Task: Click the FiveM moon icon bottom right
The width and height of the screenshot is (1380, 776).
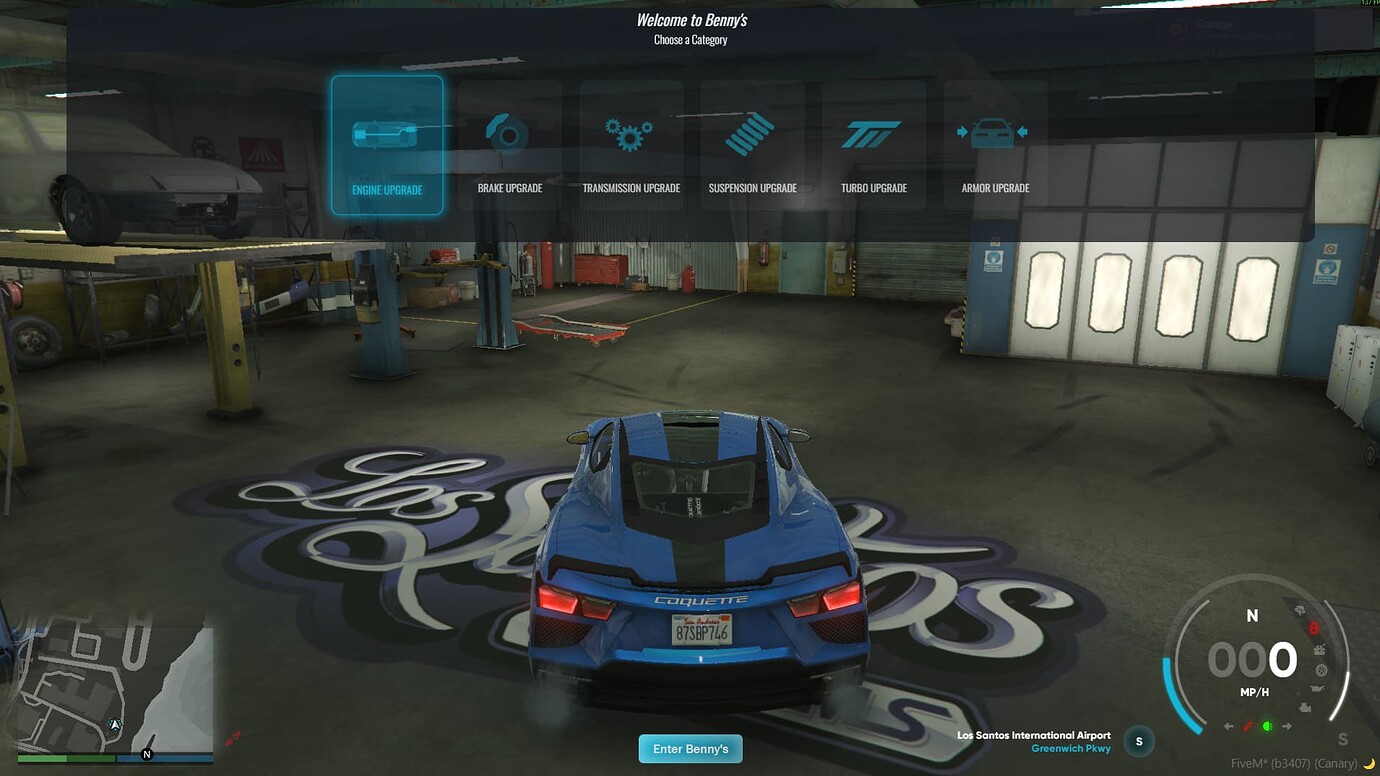Action: (x=1368, y=763)
